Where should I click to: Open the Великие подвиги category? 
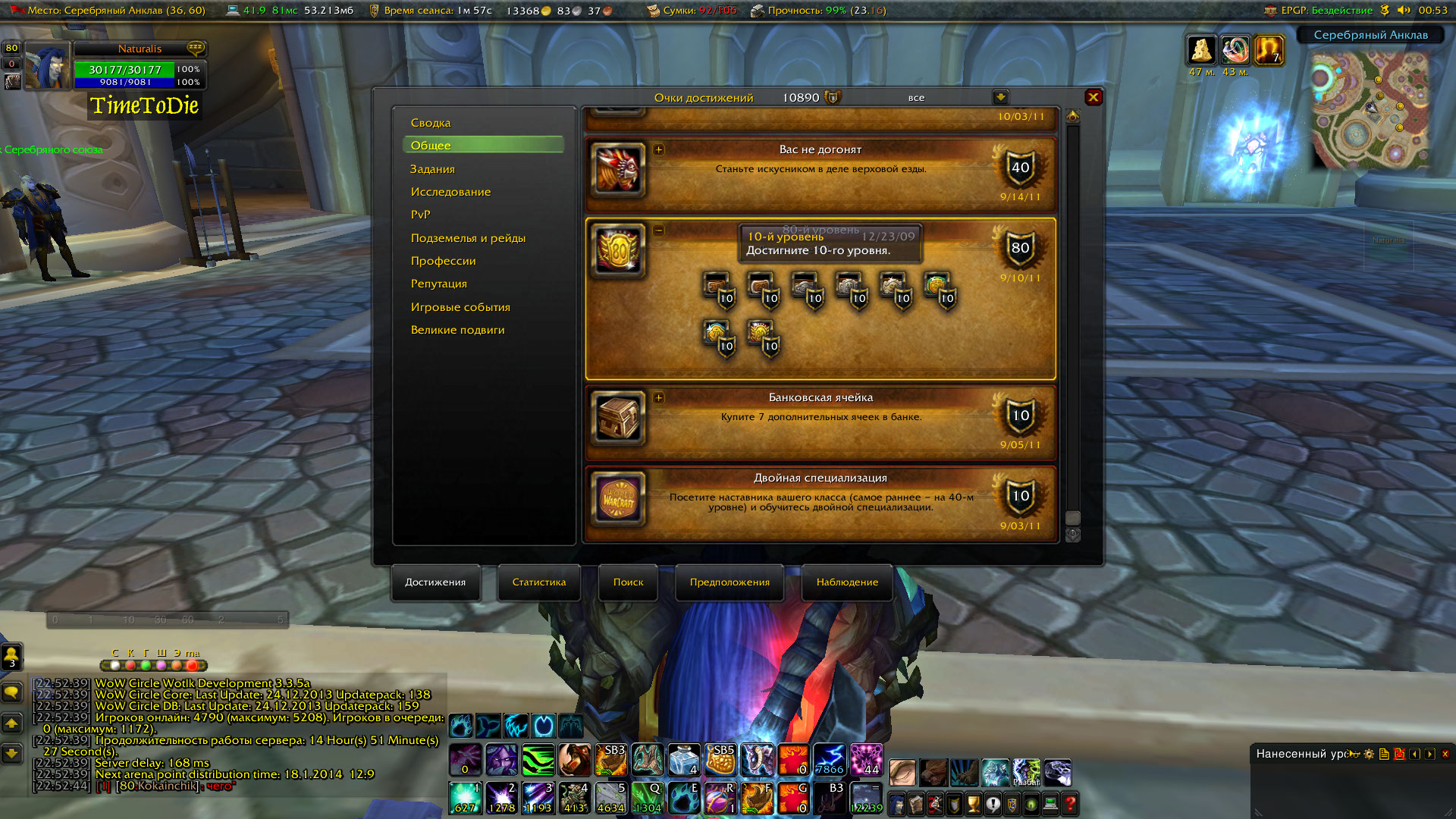(x=457, y=330)
